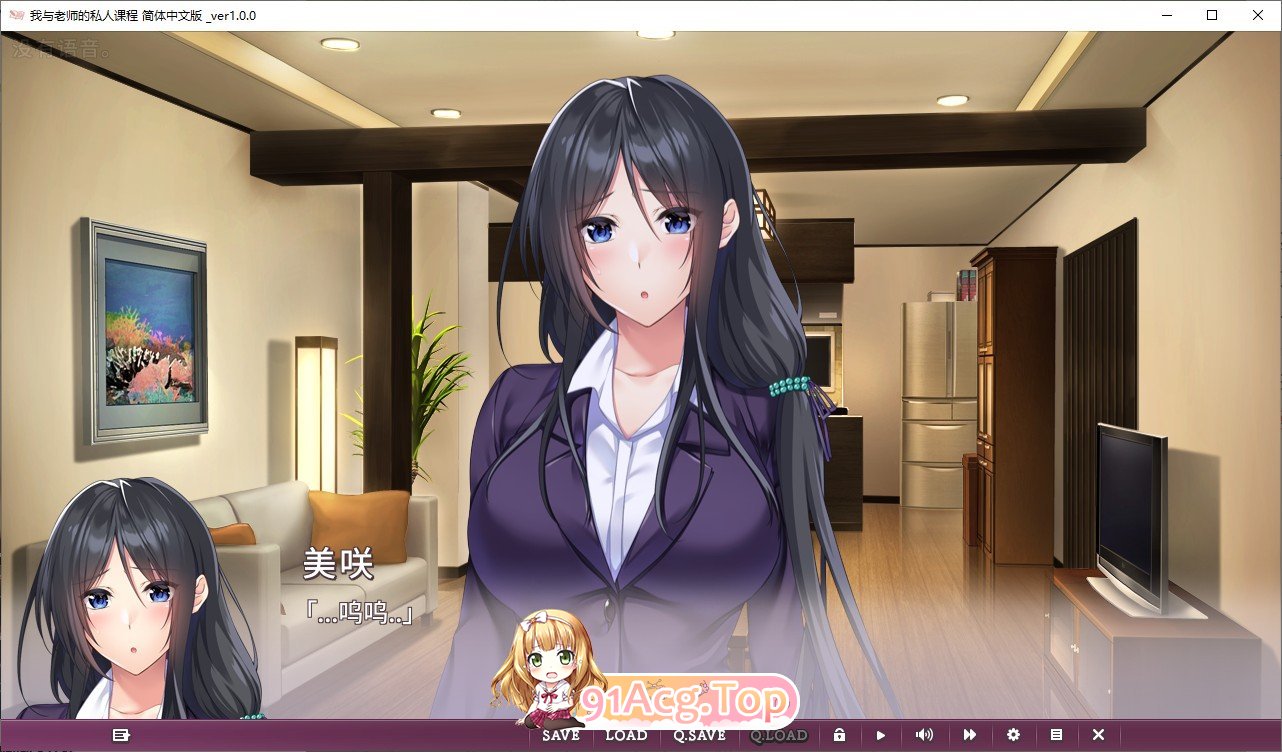
Task: Click the window title bar text
Action: click(145, 15)
